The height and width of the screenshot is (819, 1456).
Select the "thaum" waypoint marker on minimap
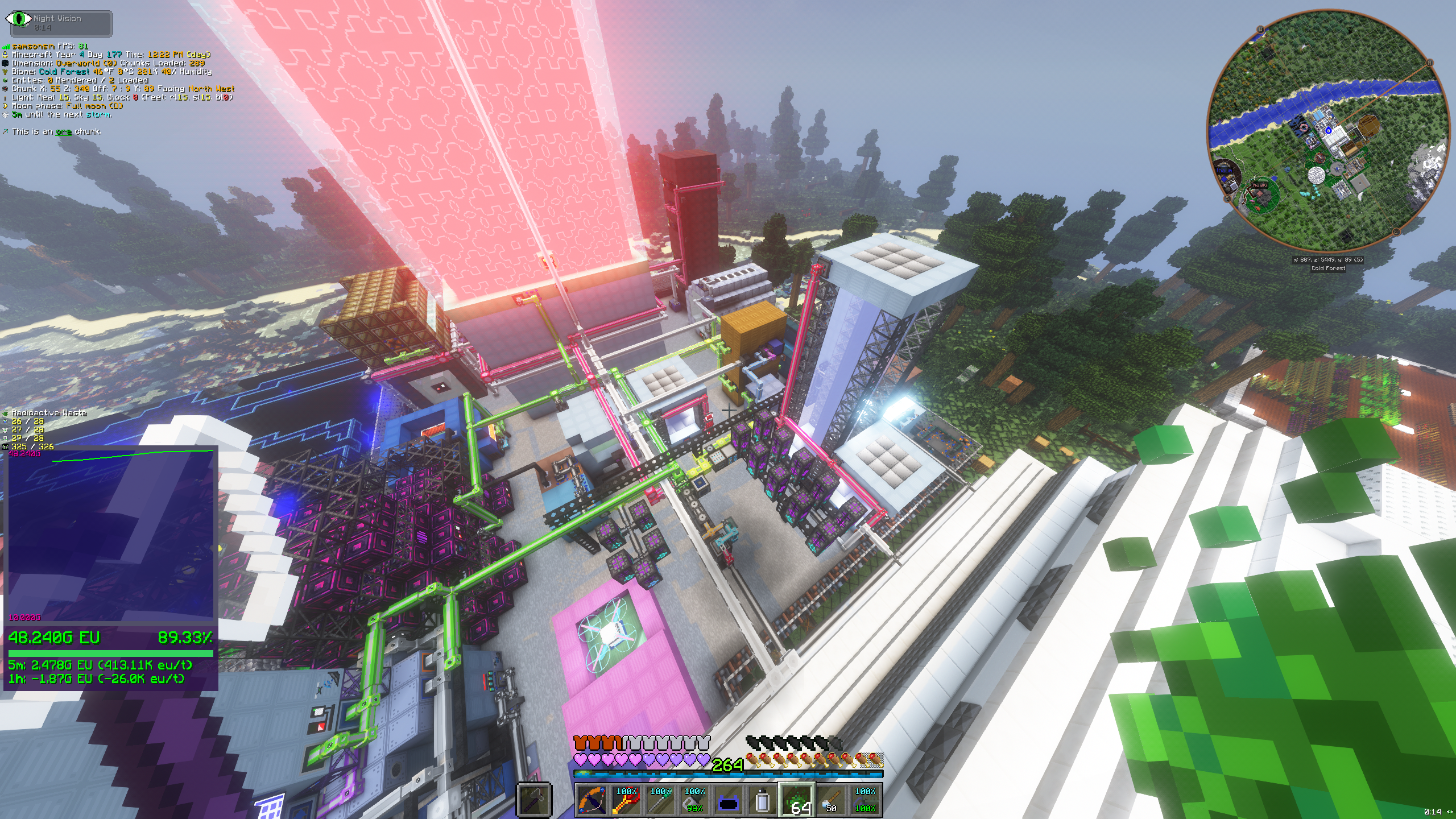pos(1224,170)
